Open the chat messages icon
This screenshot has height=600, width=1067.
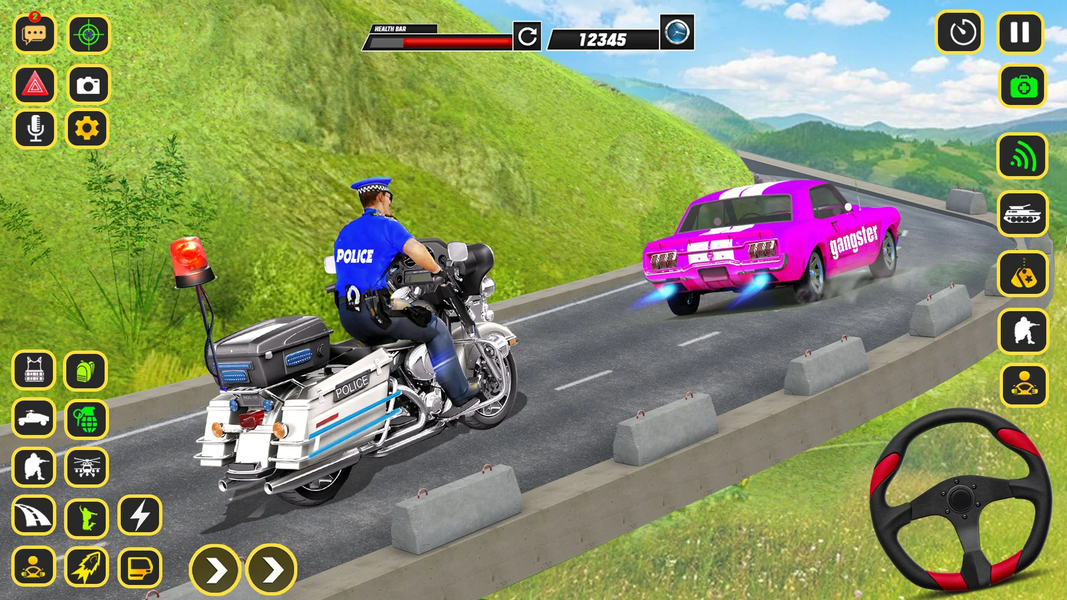34,34
